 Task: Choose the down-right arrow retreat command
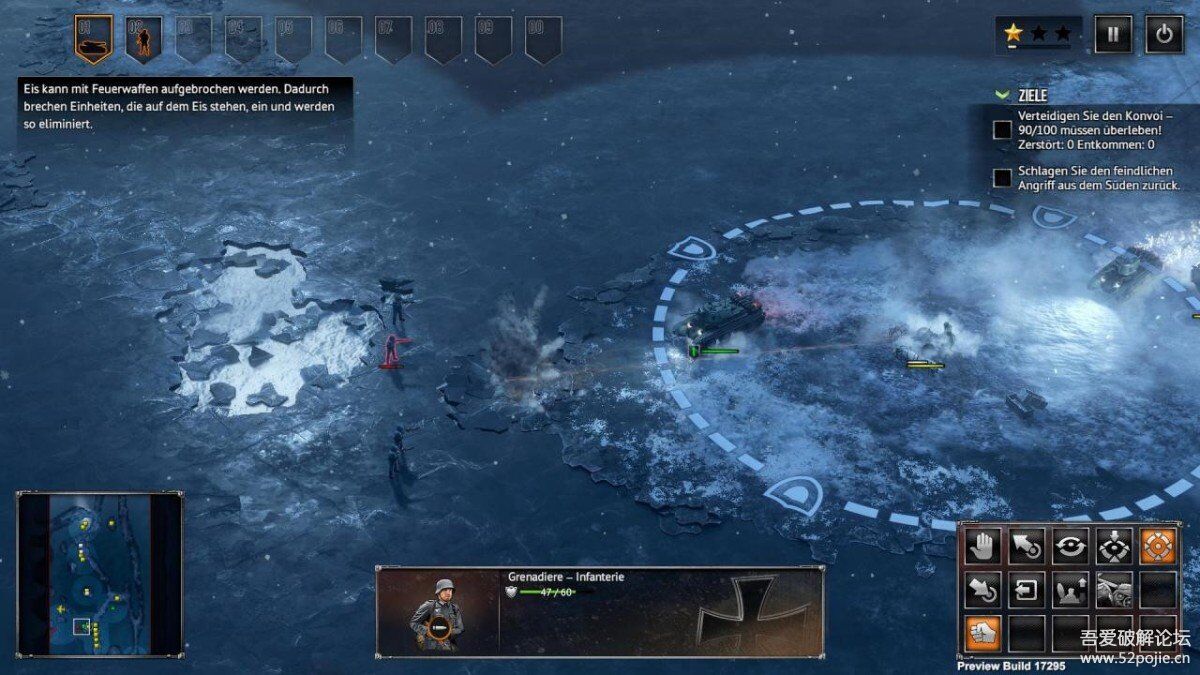pos(982,590)
